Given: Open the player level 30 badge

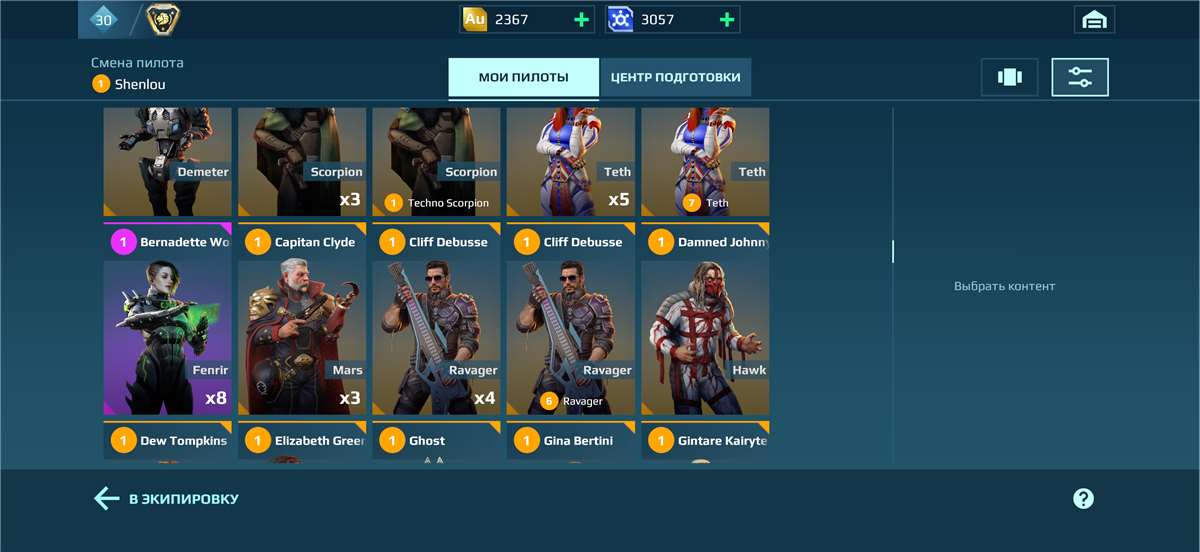Looking at the screenshot, I should click(104, 19).
